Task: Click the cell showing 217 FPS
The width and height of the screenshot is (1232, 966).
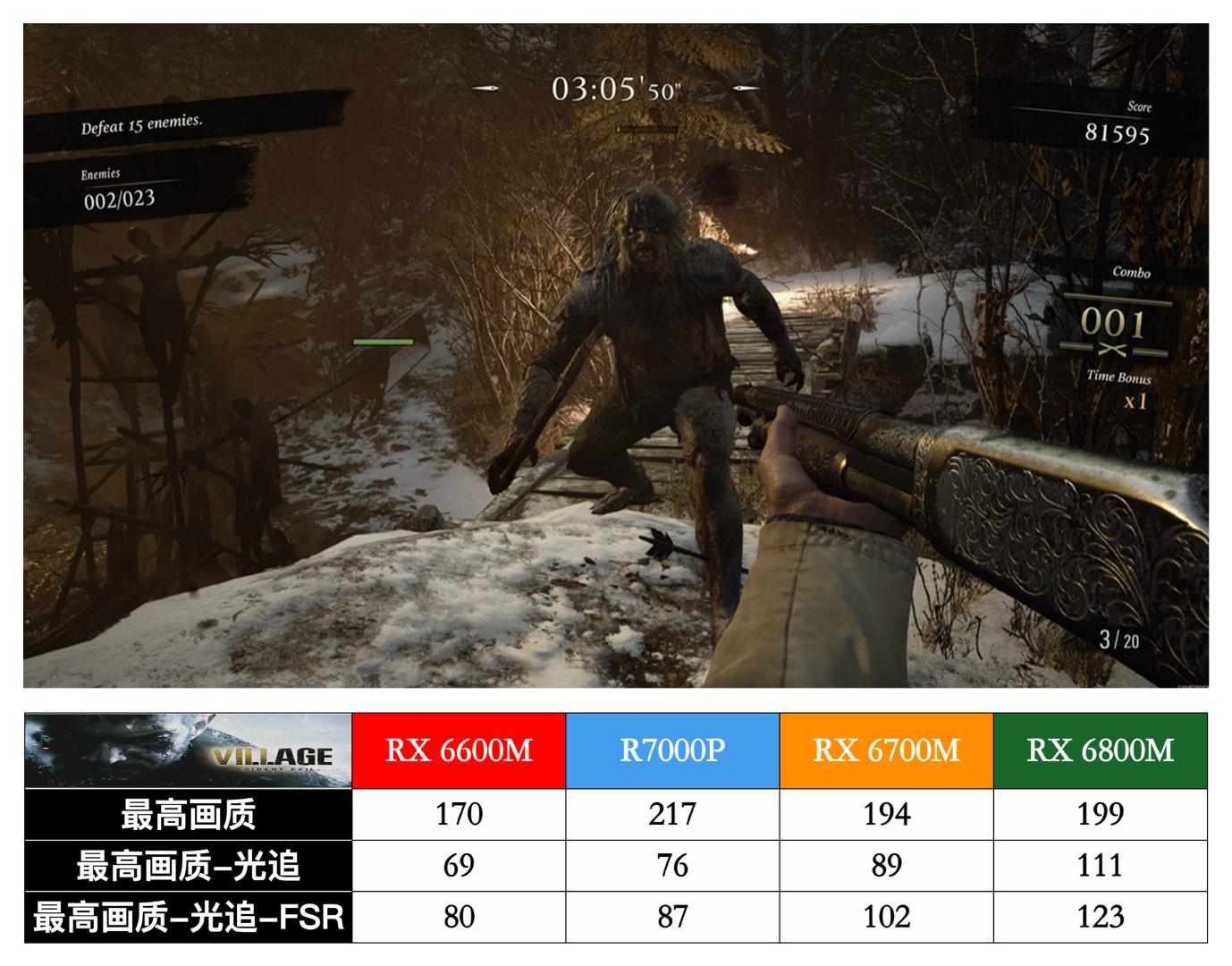Action: [x=673, y=814]
